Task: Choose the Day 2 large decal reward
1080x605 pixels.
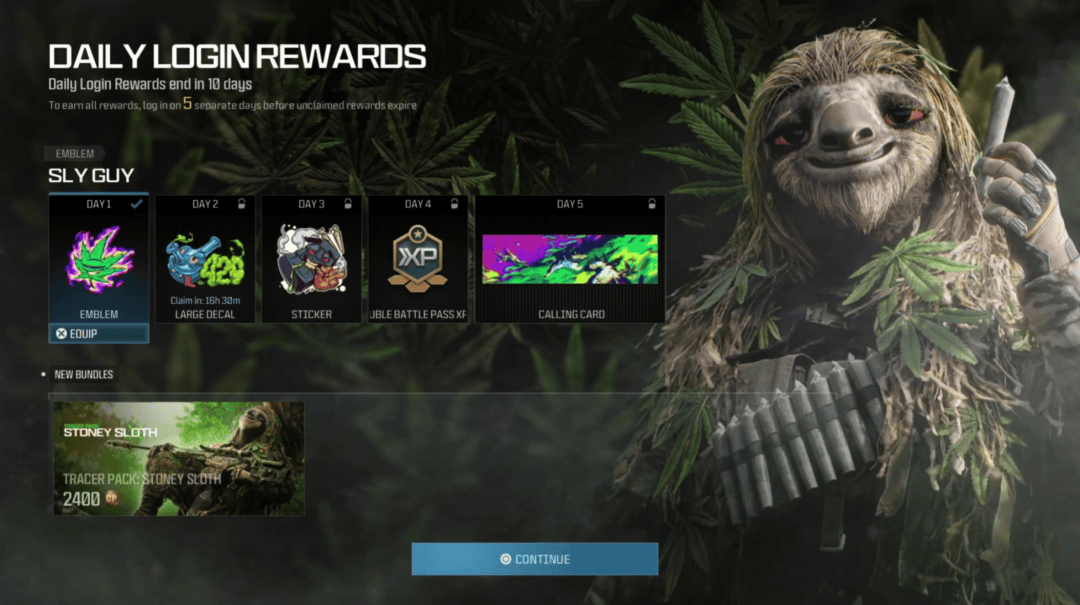Action: (205, 259)
